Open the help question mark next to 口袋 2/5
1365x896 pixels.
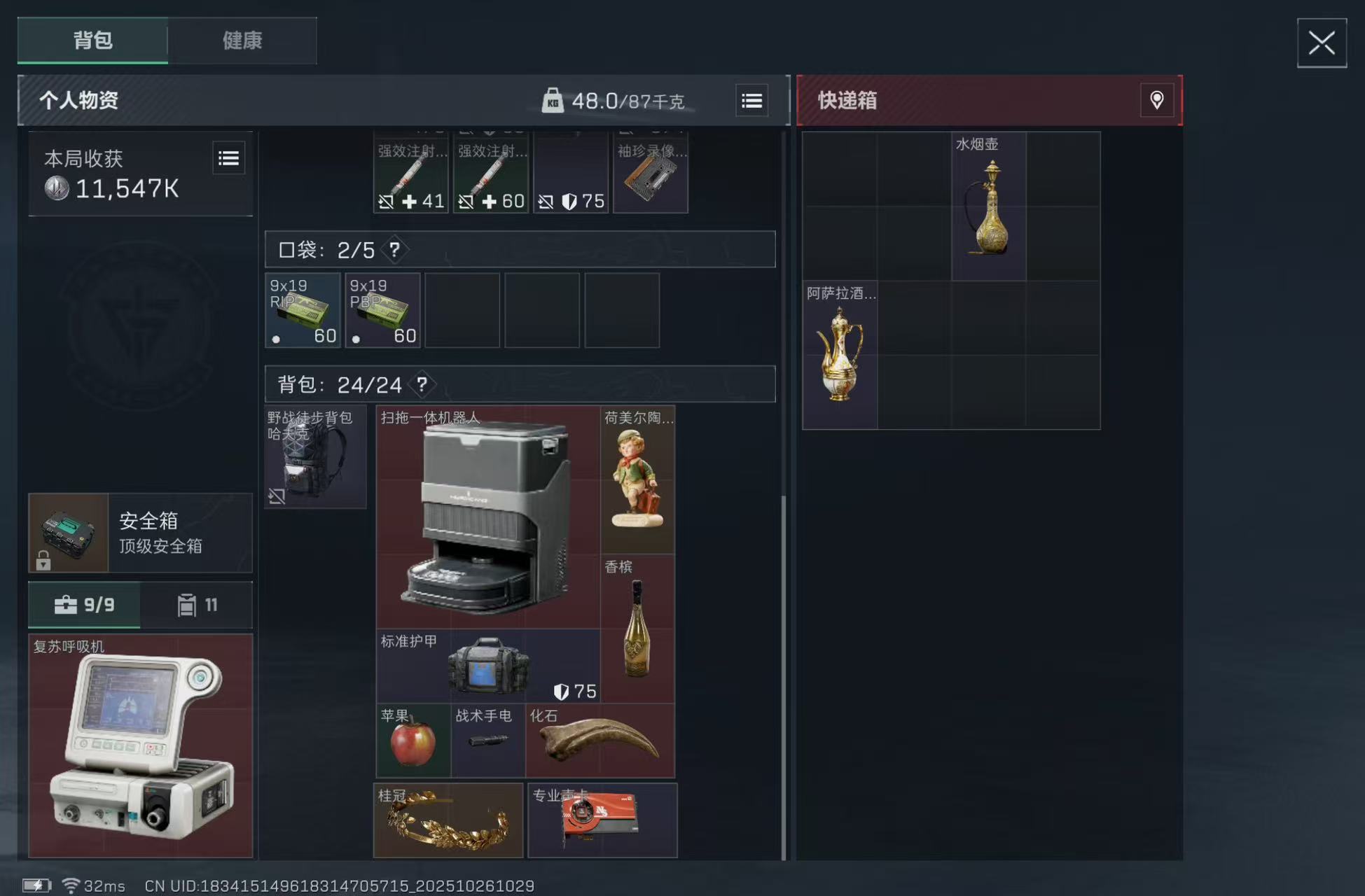394,249
